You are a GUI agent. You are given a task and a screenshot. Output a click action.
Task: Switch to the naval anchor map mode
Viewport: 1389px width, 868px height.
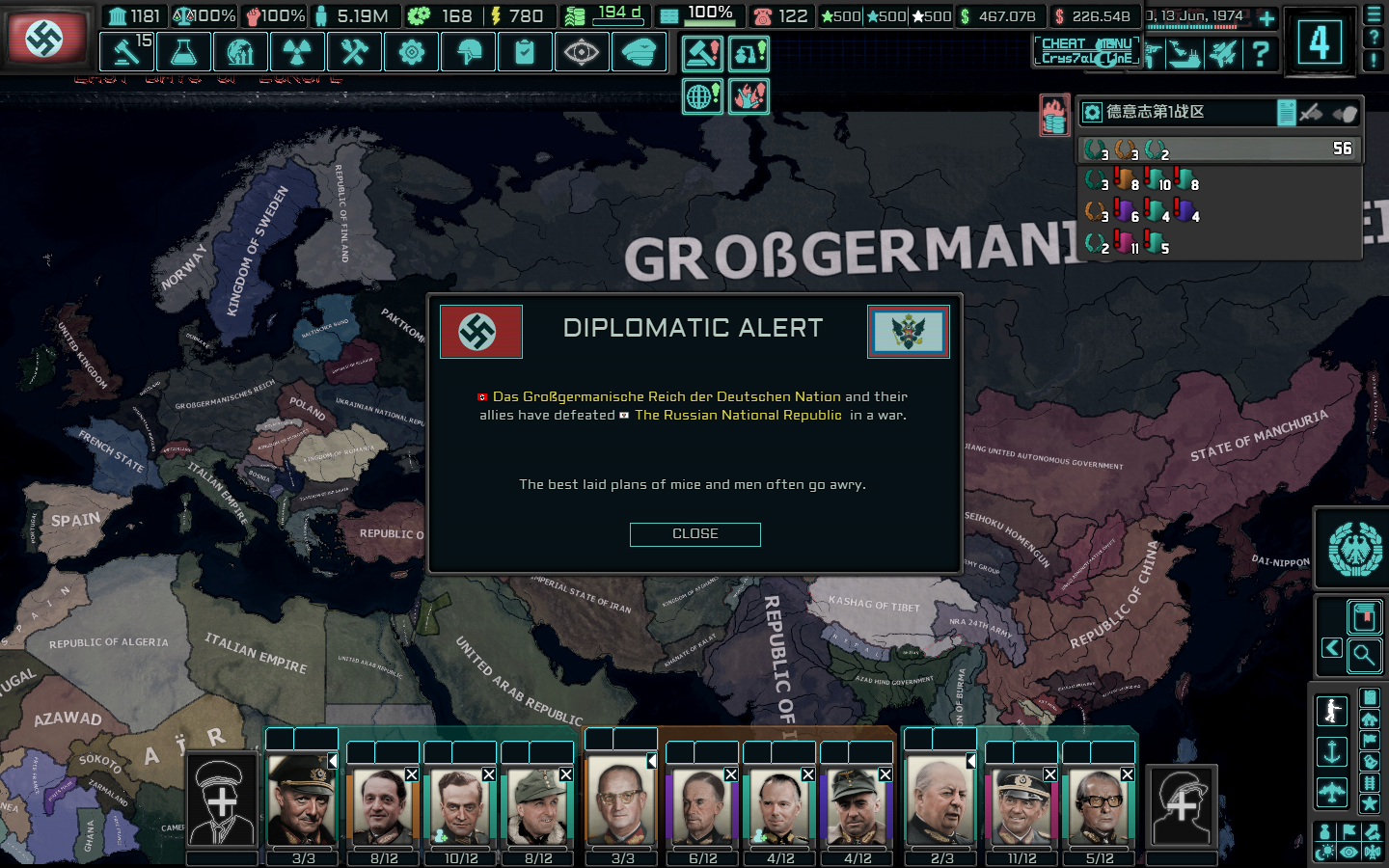1332,752
